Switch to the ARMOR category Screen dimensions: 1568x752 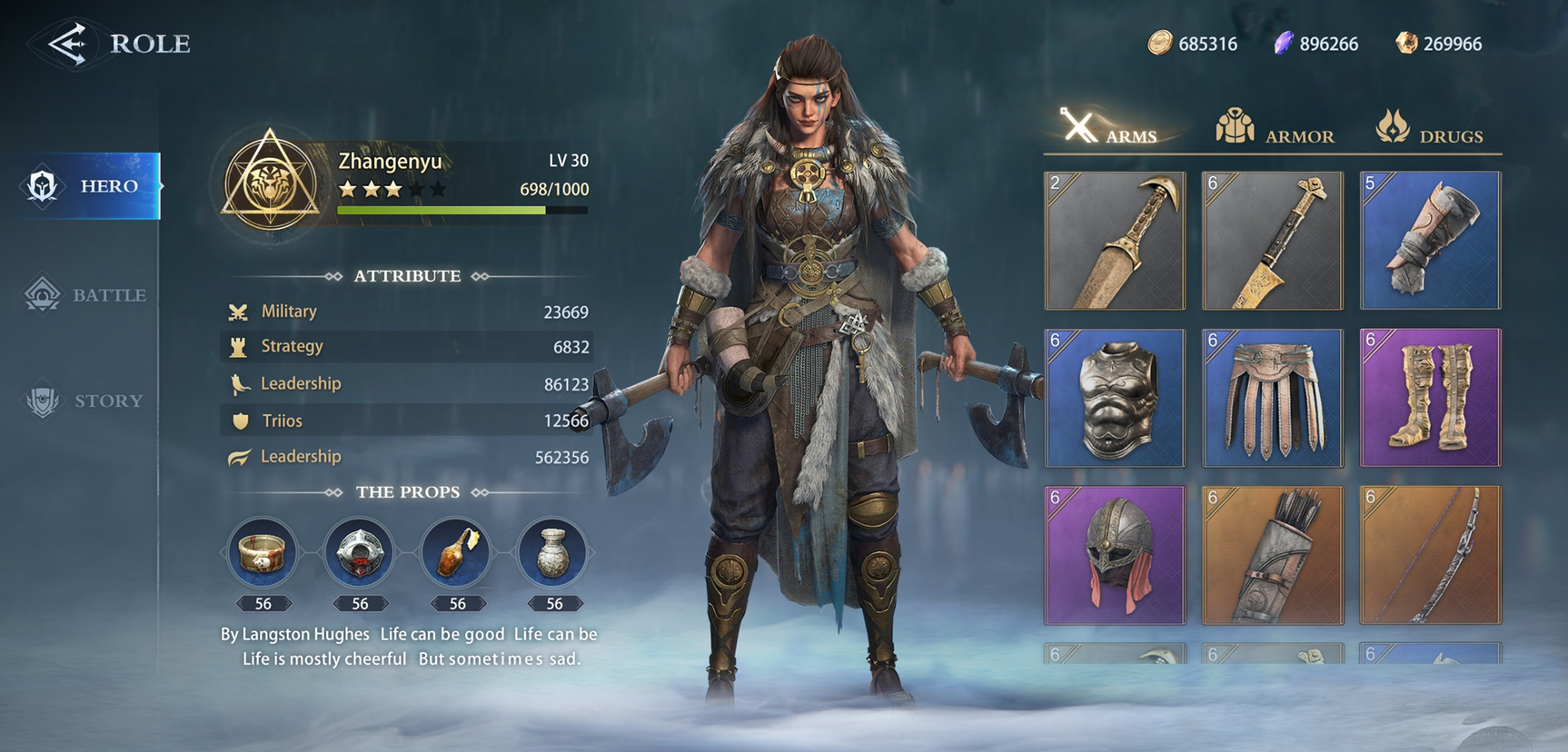[1275, 128]
